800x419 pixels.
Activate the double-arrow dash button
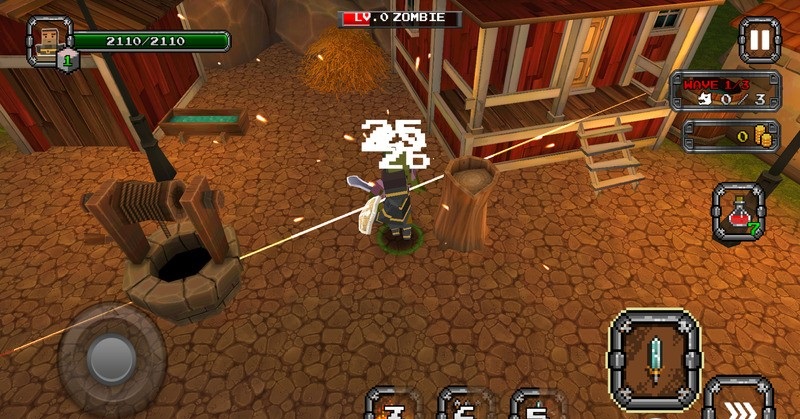tap(738, 403)
